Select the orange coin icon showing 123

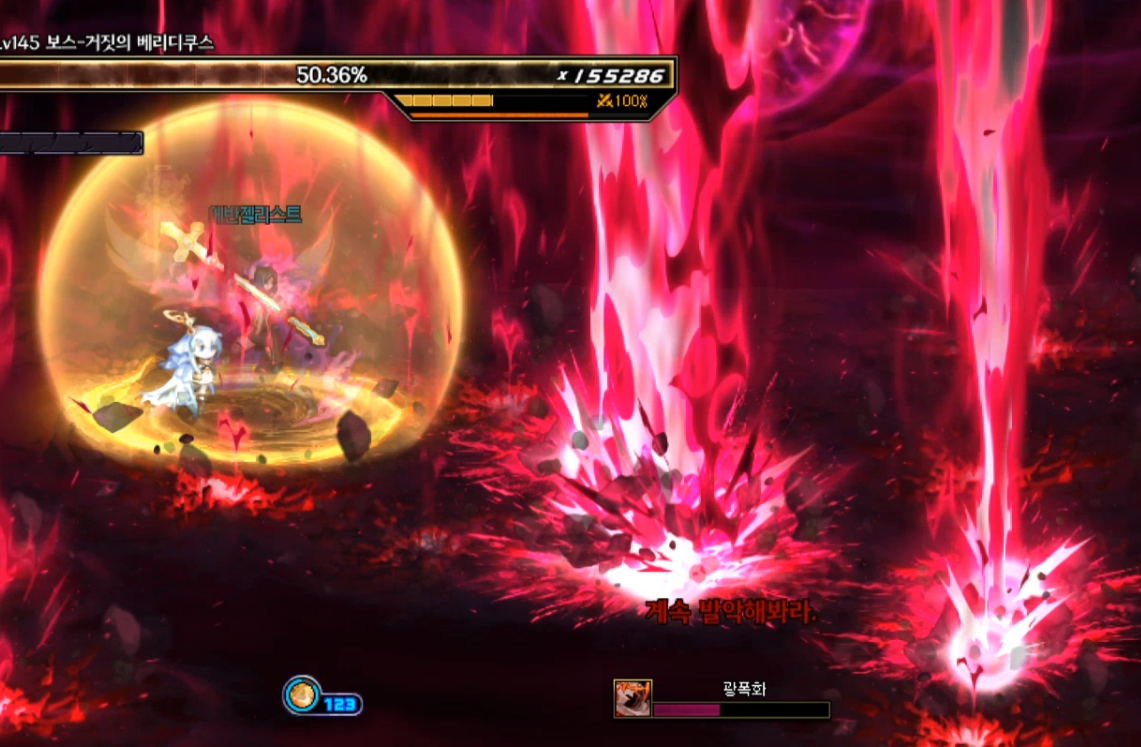(301, 695)
